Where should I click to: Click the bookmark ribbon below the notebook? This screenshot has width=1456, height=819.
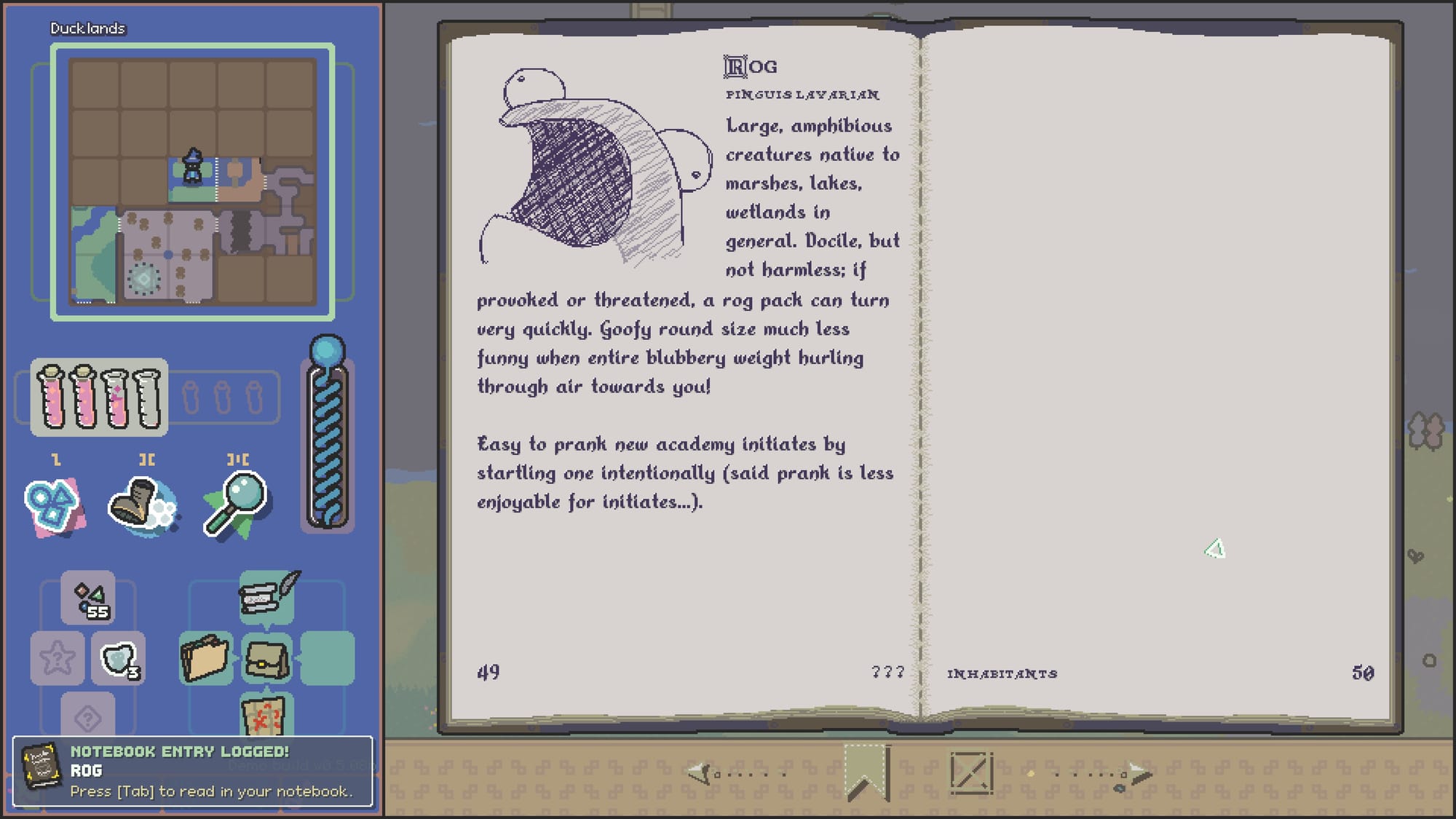(866, 772)
